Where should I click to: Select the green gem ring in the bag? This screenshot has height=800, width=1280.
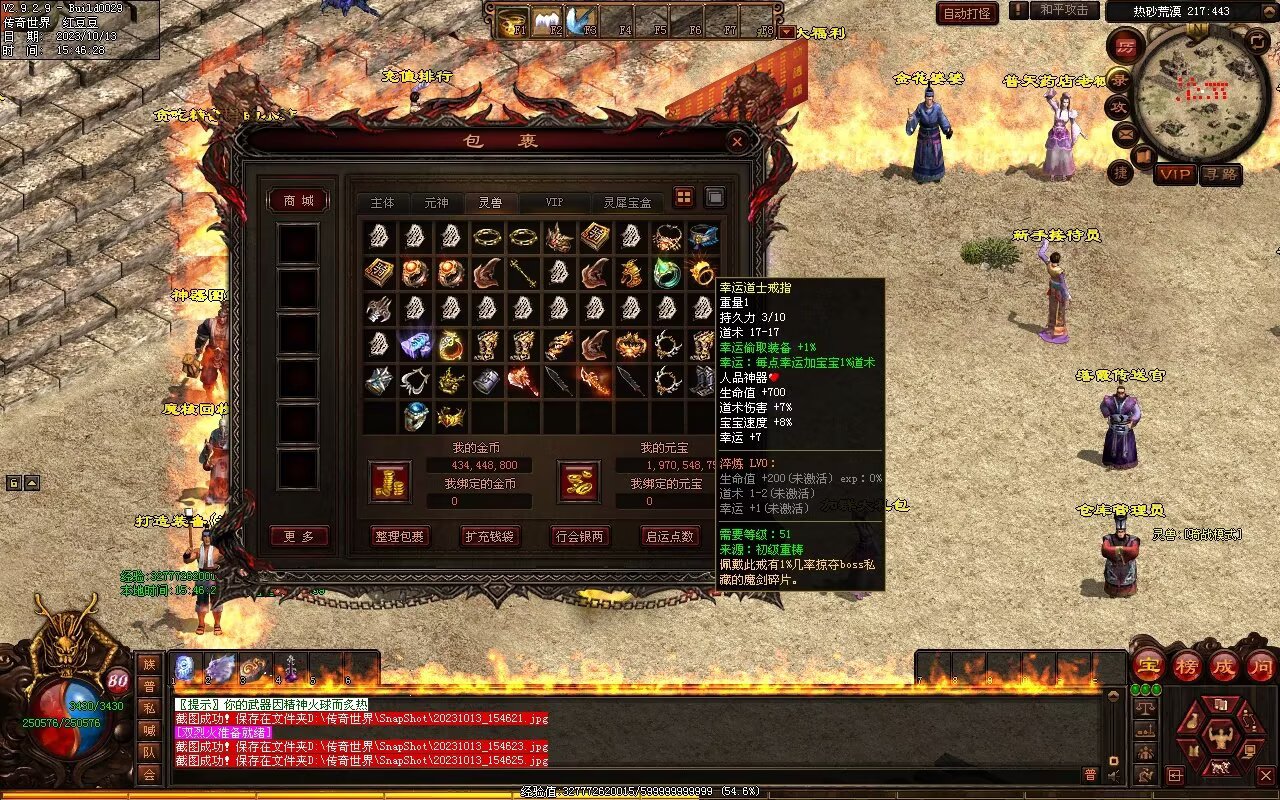pyautogui.click(x=667, y=271)
